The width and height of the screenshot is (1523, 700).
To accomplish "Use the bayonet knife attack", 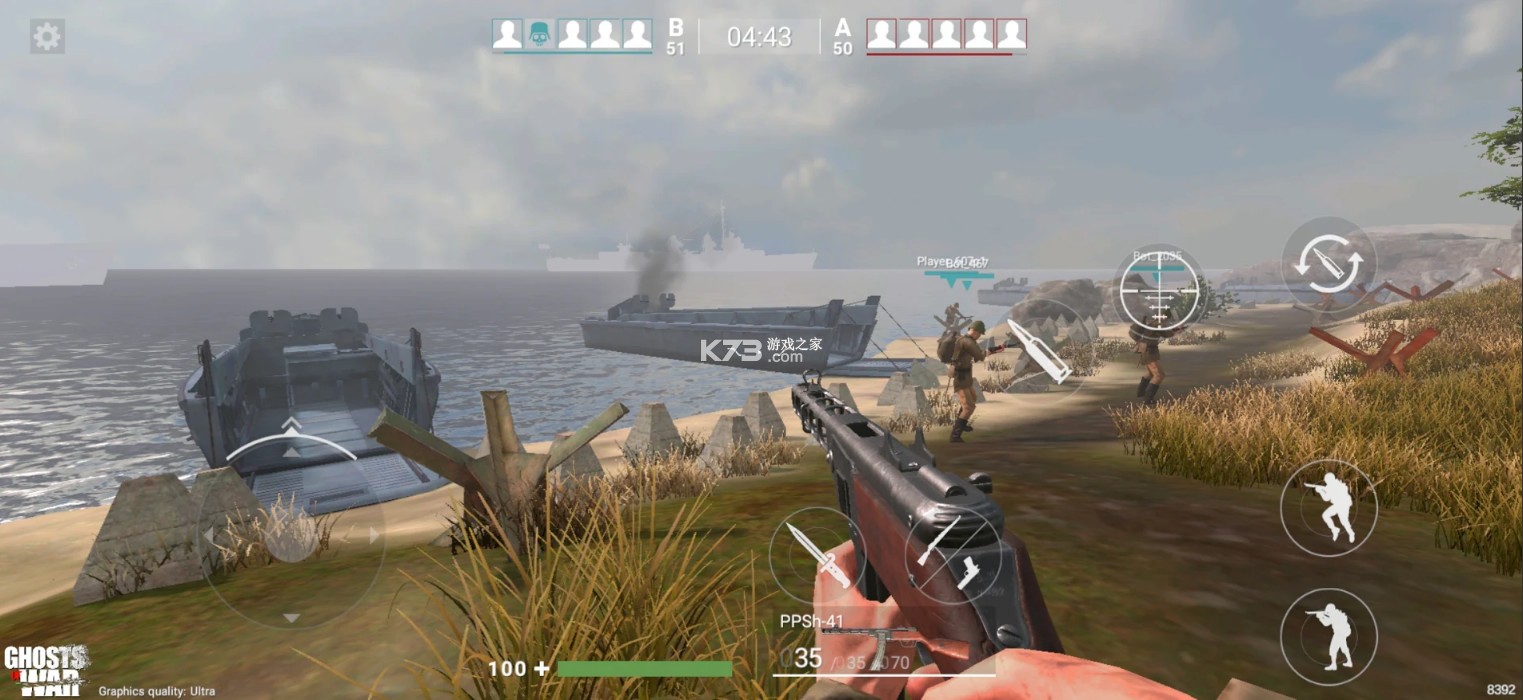I will click(x=817, y=555).
